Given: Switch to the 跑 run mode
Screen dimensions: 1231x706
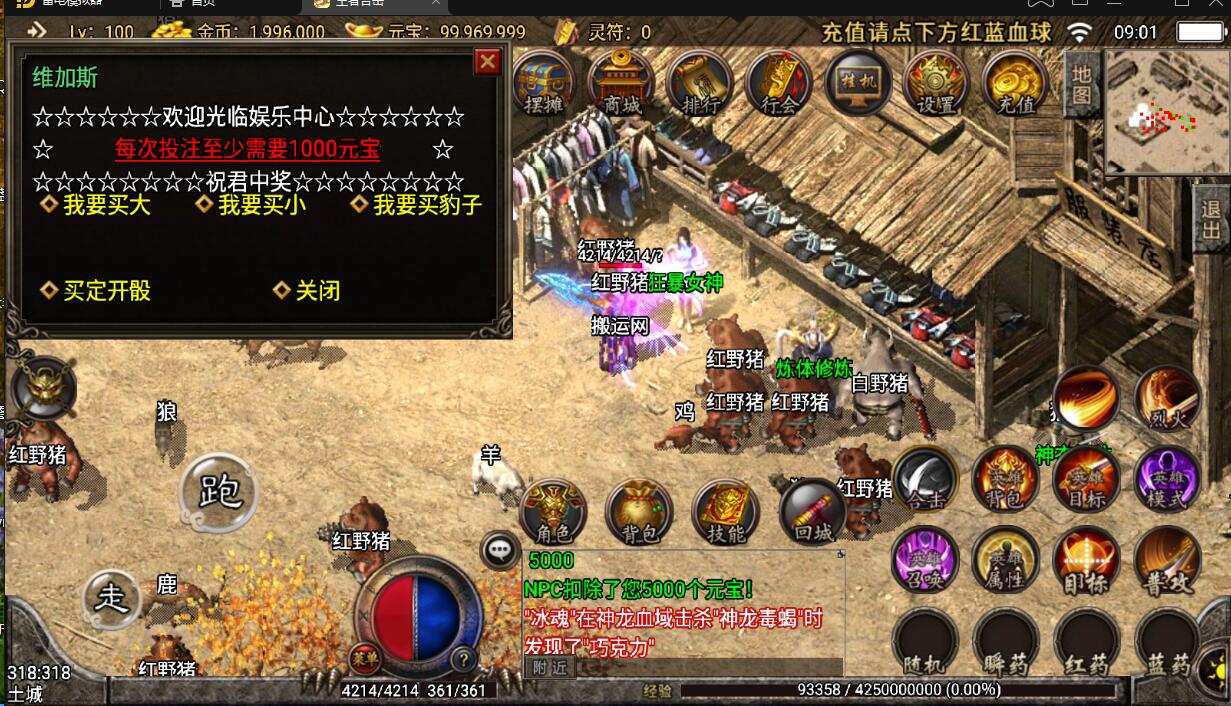Looking at the screenshot, I should tap(218, 491).
